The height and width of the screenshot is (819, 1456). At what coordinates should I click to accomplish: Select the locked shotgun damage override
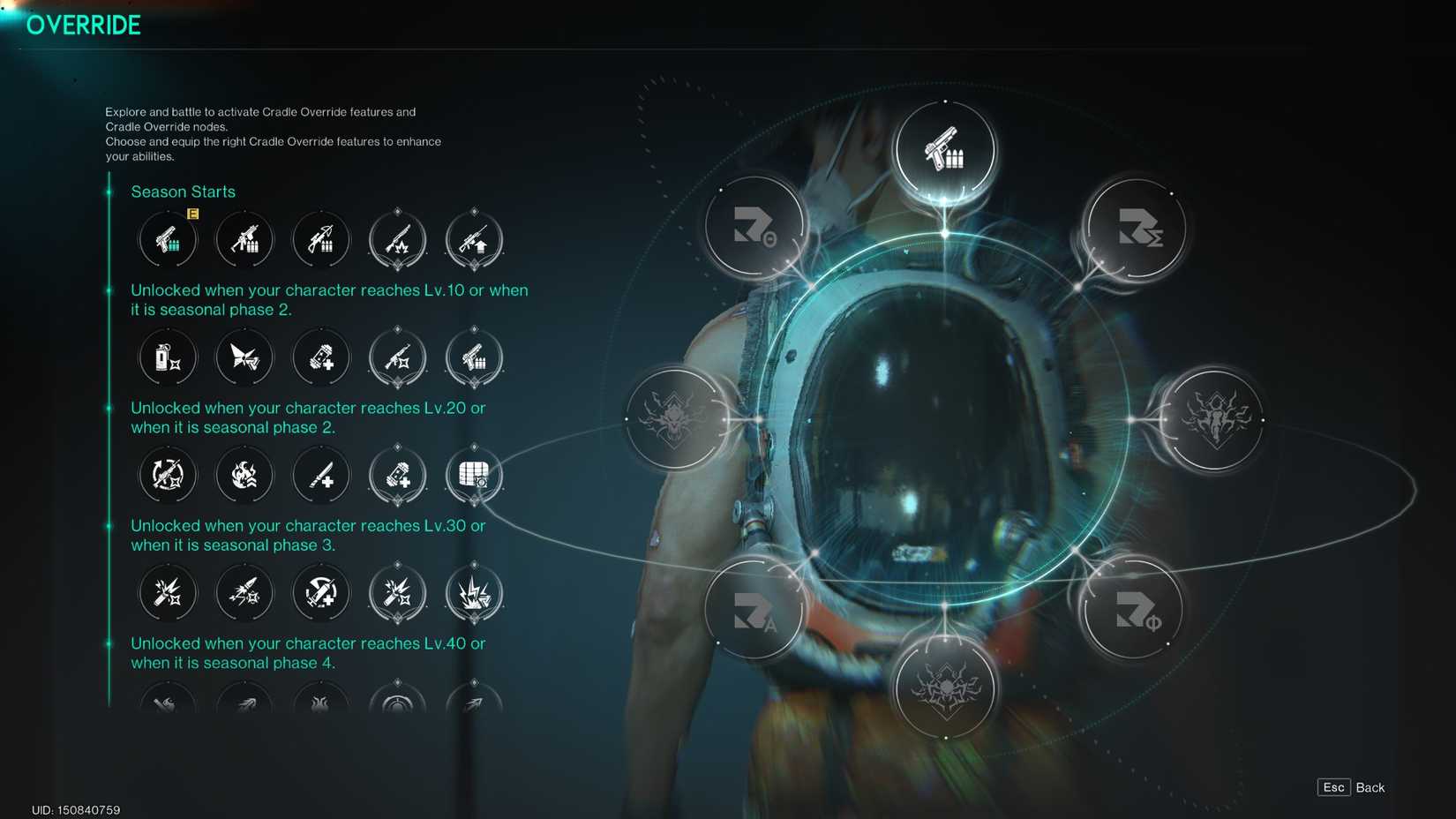tap(397, 239)
